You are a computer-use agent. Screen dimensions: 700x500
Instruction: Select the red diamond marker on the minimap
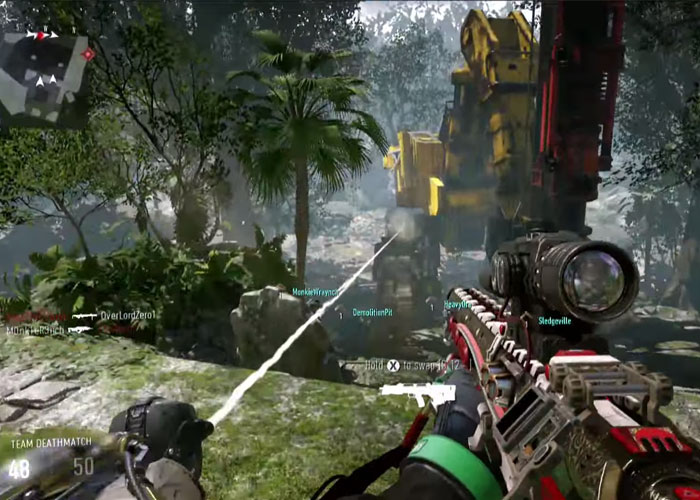88,53
